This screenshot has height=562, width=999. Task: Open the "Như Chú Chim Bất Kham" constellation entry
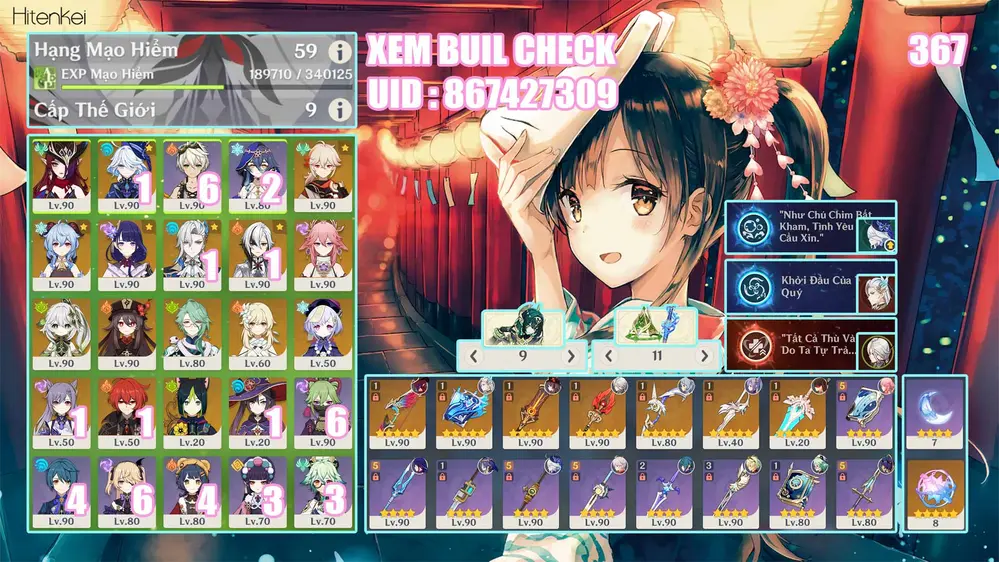pos(810,228)
